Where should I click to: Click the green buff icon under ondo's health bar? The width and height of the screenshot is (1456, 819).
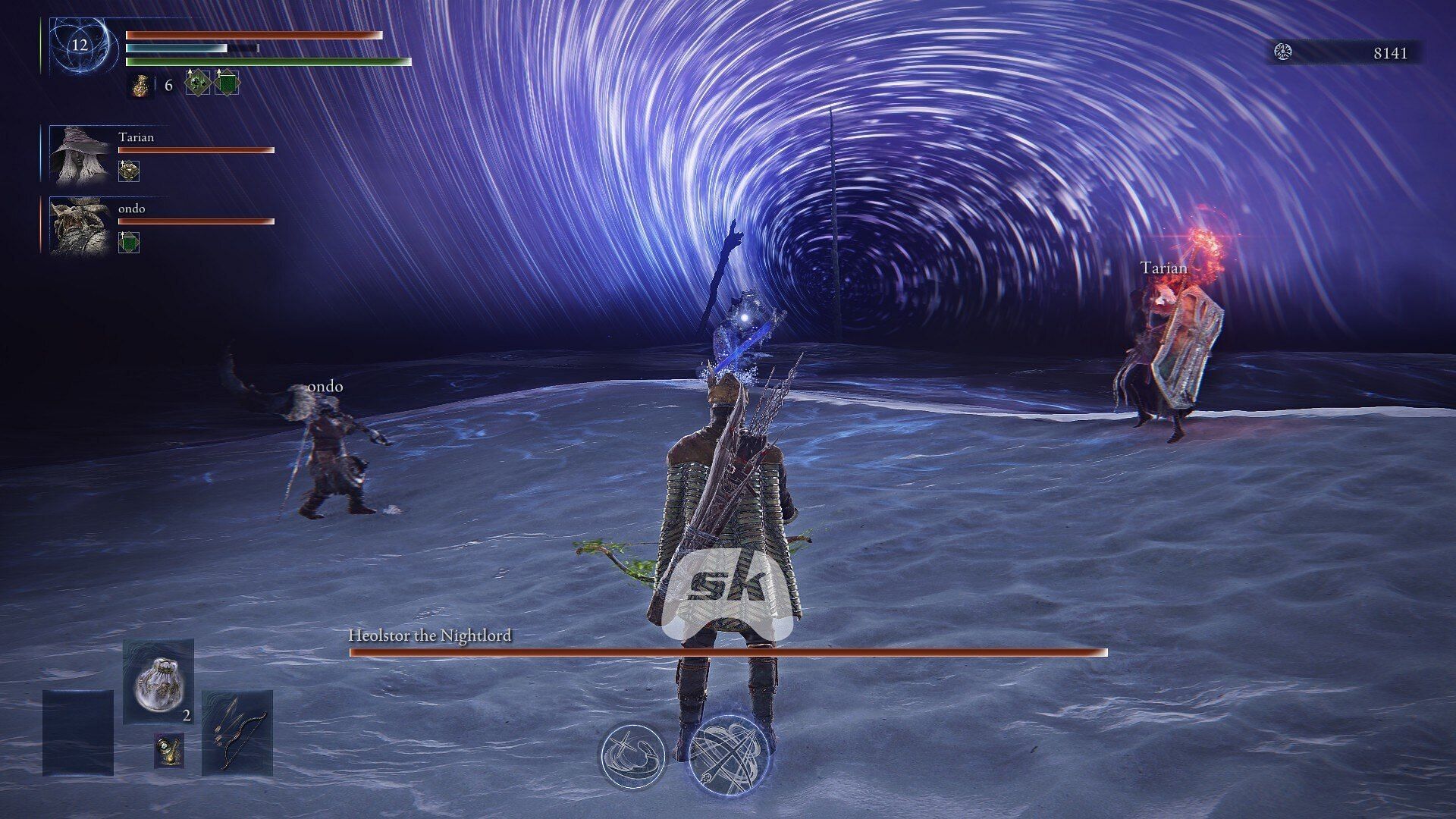click(x=129, y=243)
